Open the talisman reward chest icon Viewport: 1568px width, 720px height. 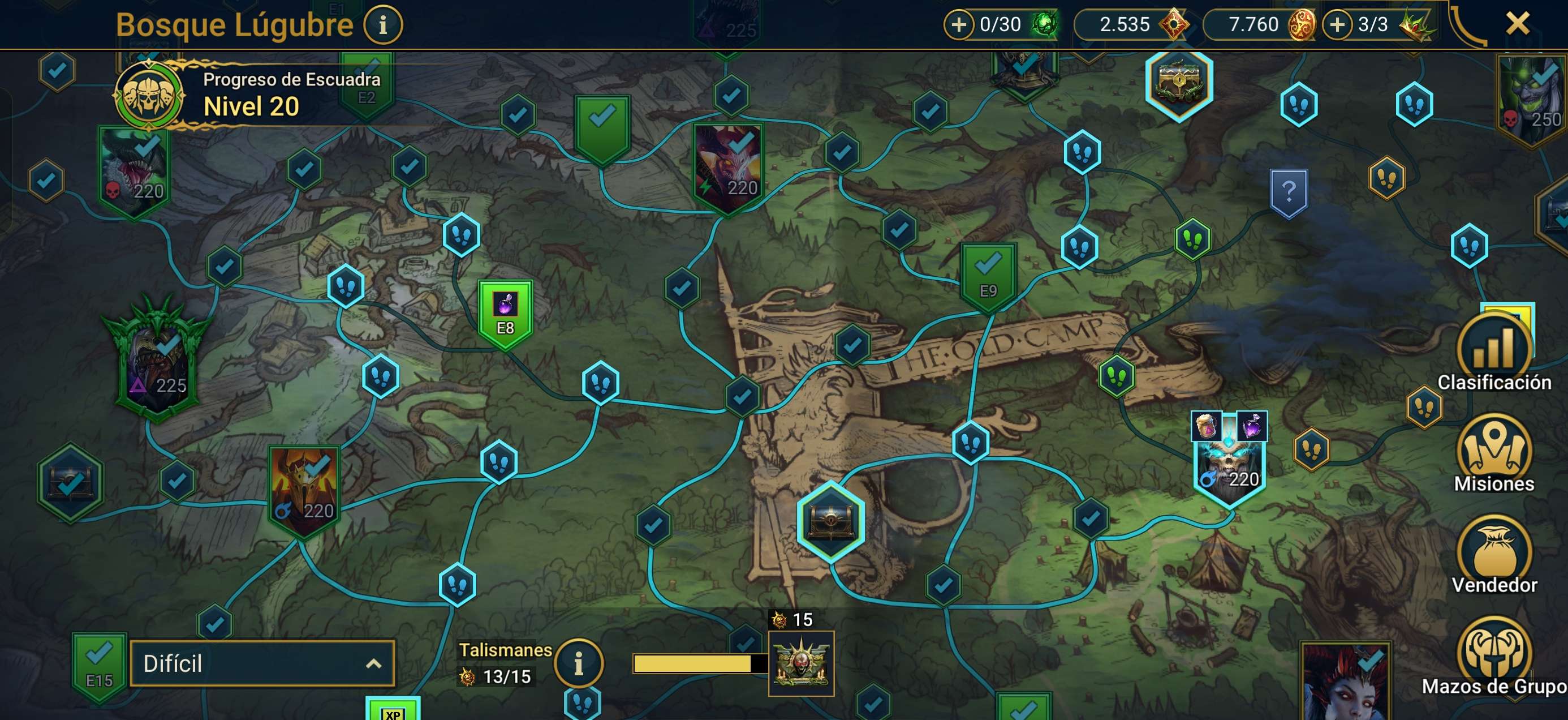click(x=801, y=663)
